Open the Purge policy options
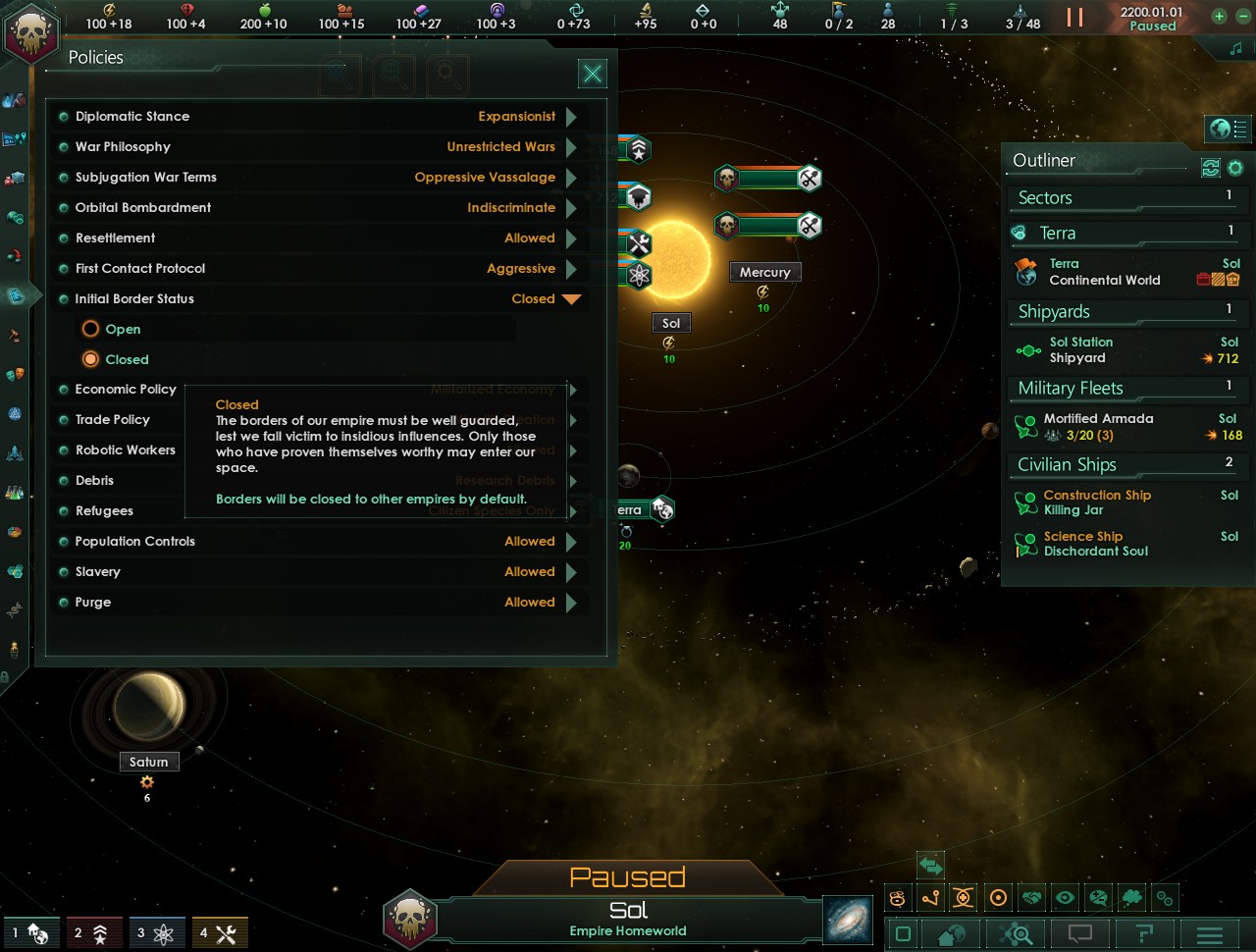 pos(571,603)
